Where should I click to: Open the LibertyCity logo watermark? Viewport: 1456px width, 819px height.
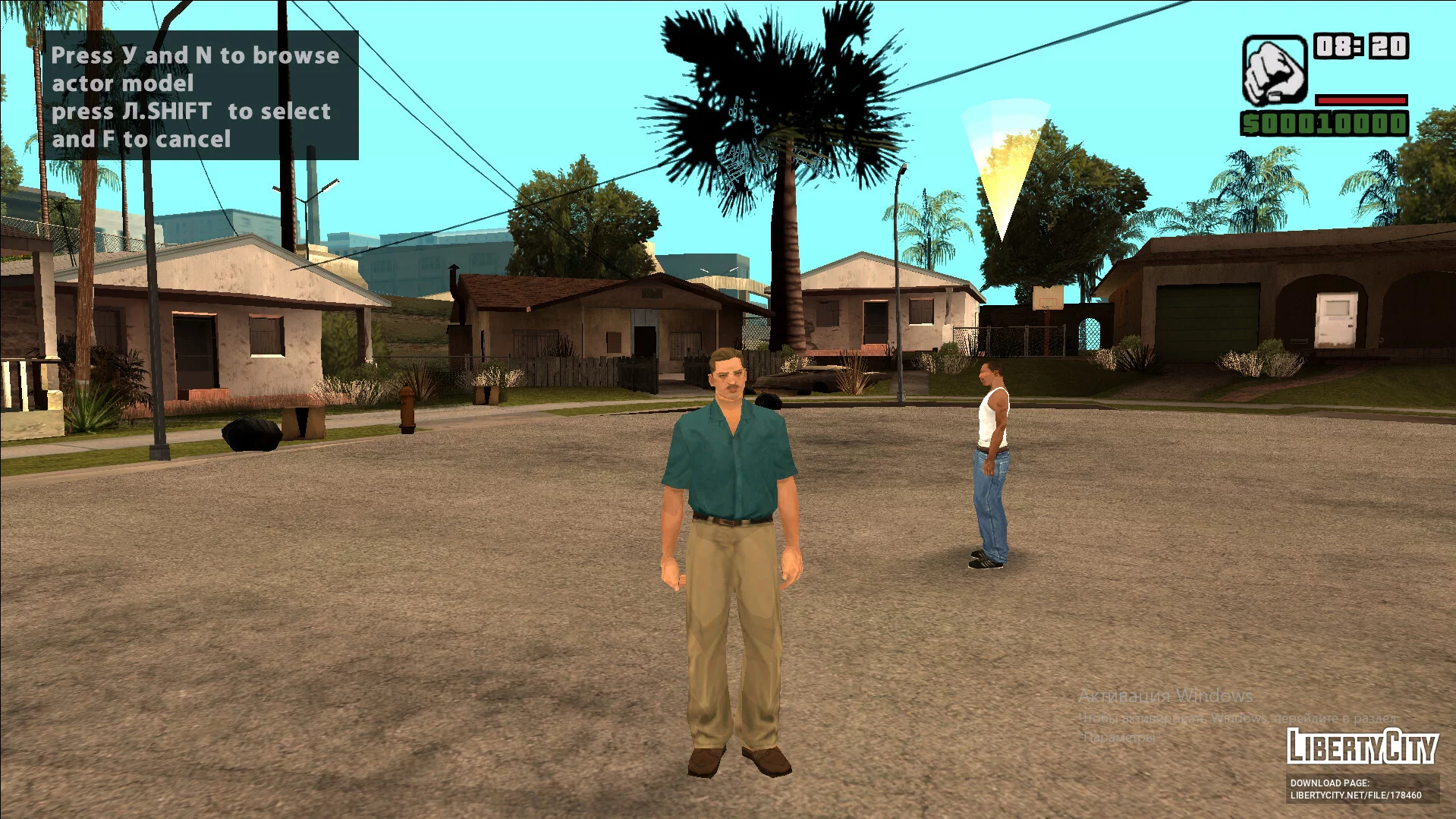tap(1362, 746)
